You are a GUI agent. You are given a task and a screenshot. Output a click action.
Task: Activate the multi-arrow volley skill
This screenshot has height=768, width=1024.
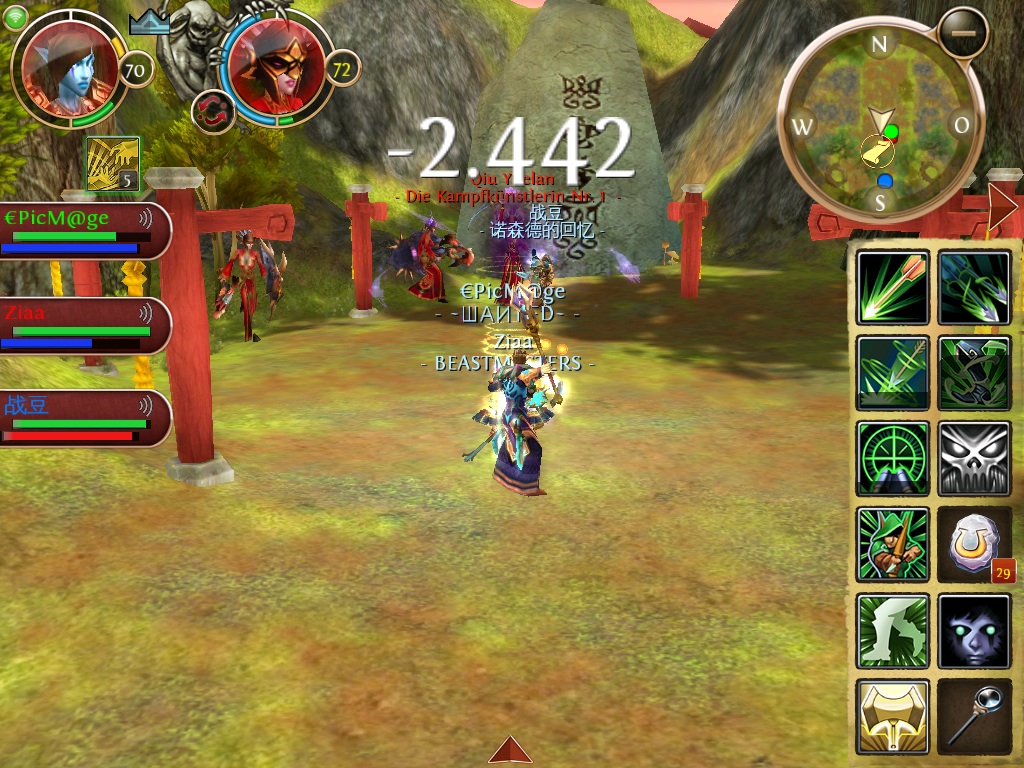974,288
